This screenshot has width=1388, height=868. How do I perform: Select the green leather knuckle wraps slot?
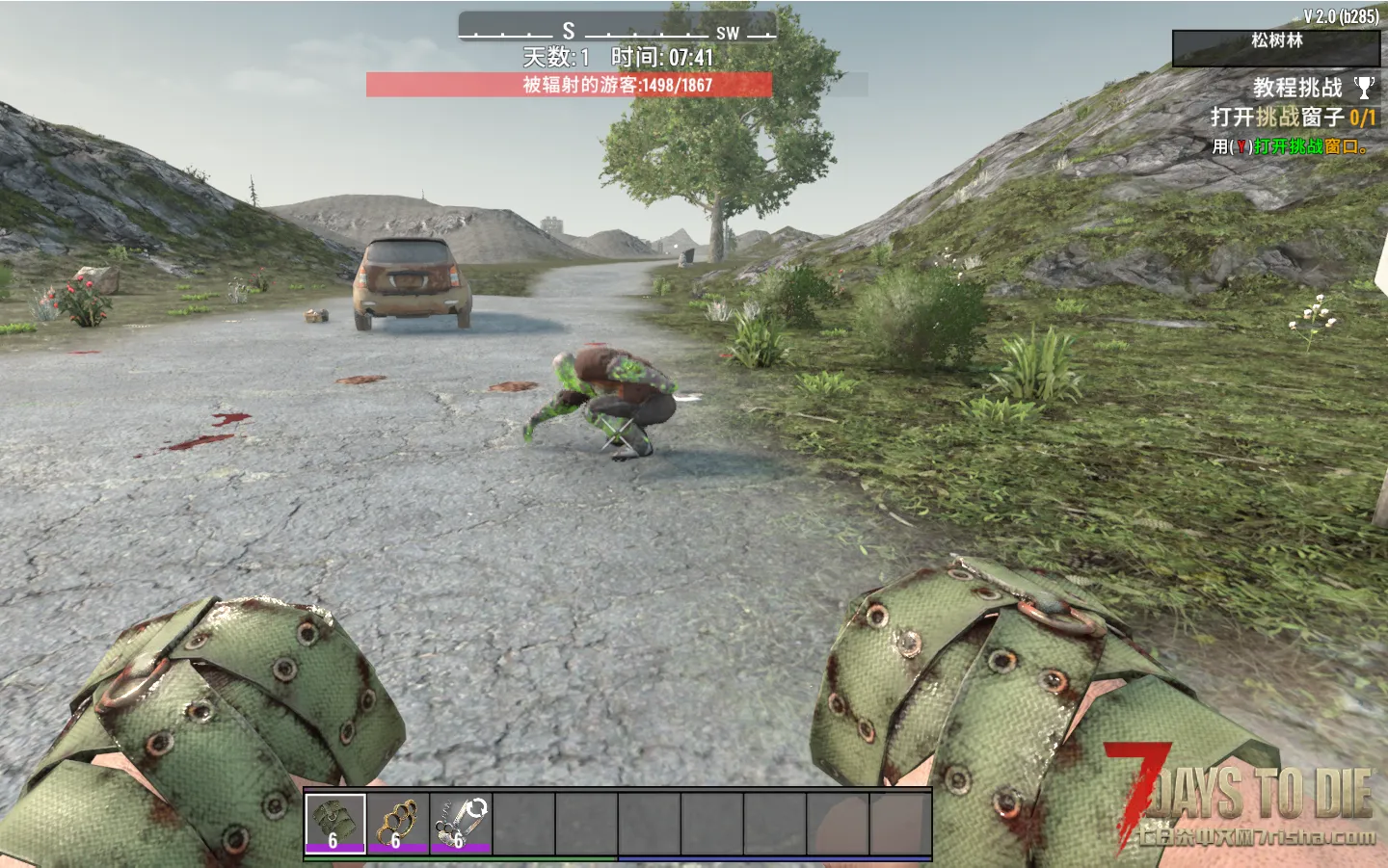click(x=334, y=824)
